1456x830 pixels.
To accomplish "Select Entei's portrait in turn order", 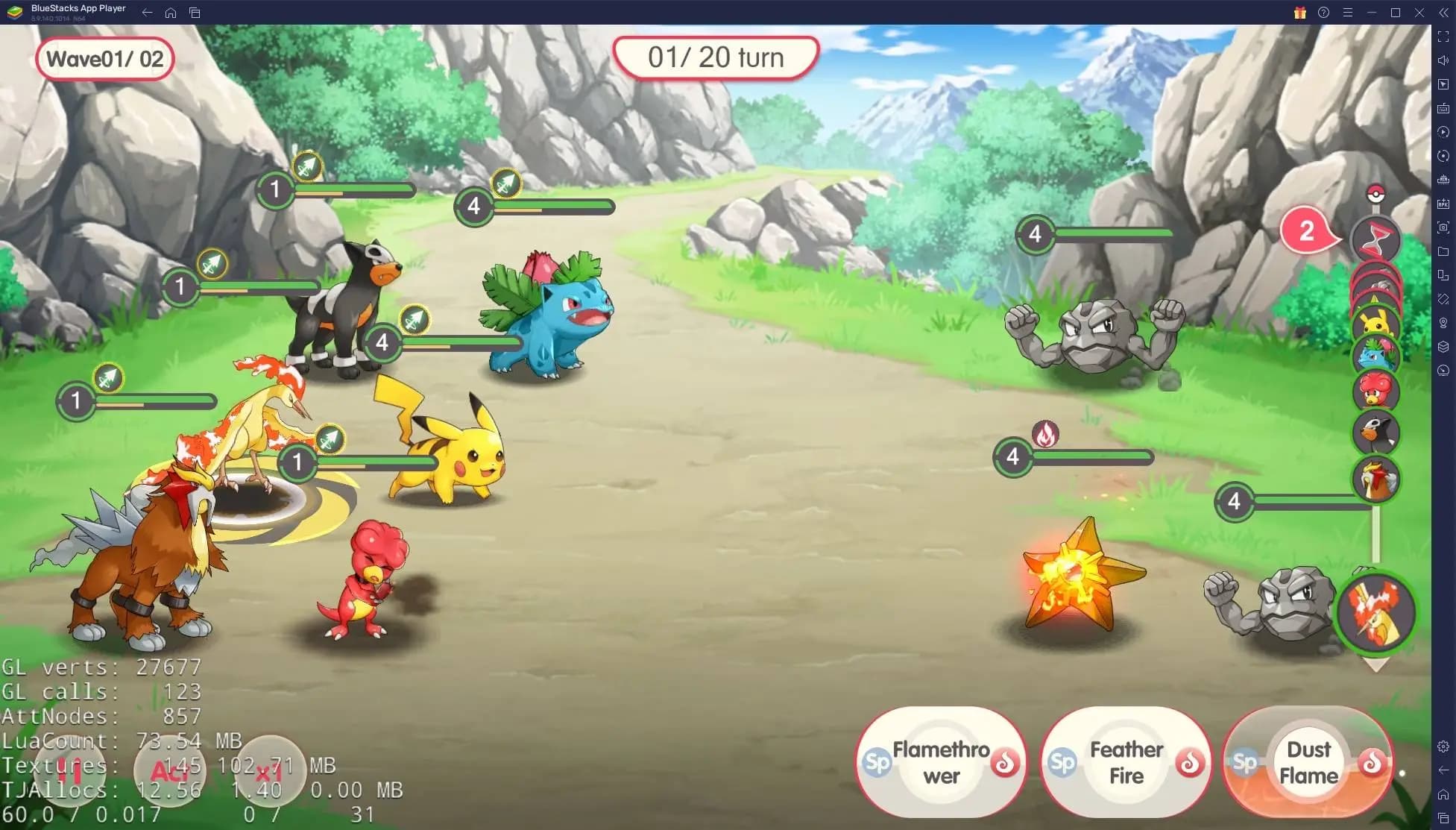I will pyautogui.click(x=1376, y=479).
